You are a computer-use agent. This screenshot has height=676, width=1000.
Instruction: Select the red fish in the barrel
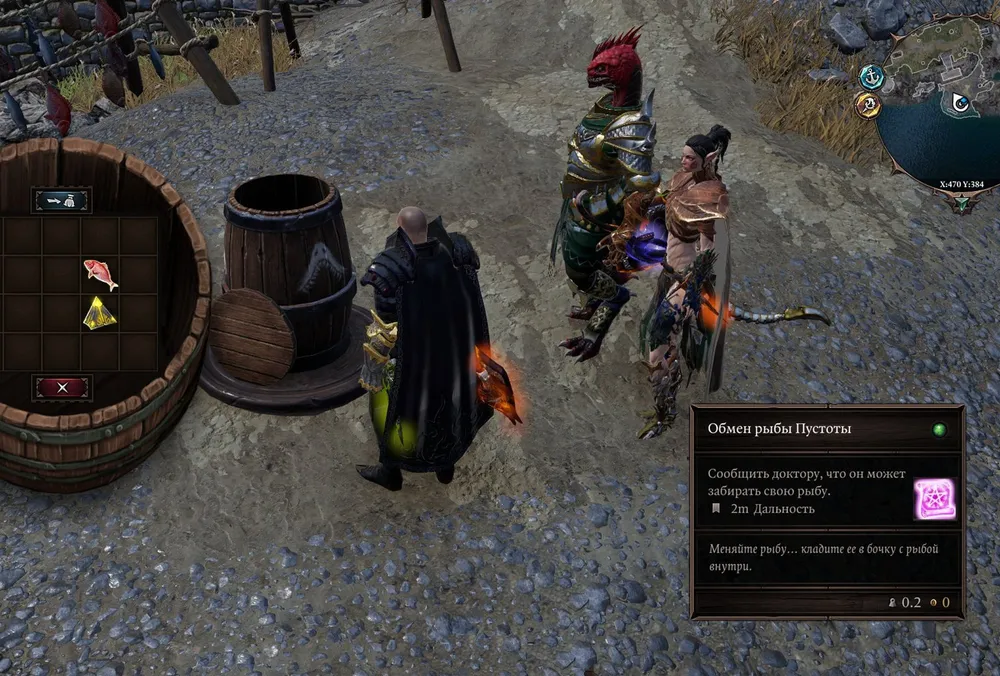(x=100, y=273)
